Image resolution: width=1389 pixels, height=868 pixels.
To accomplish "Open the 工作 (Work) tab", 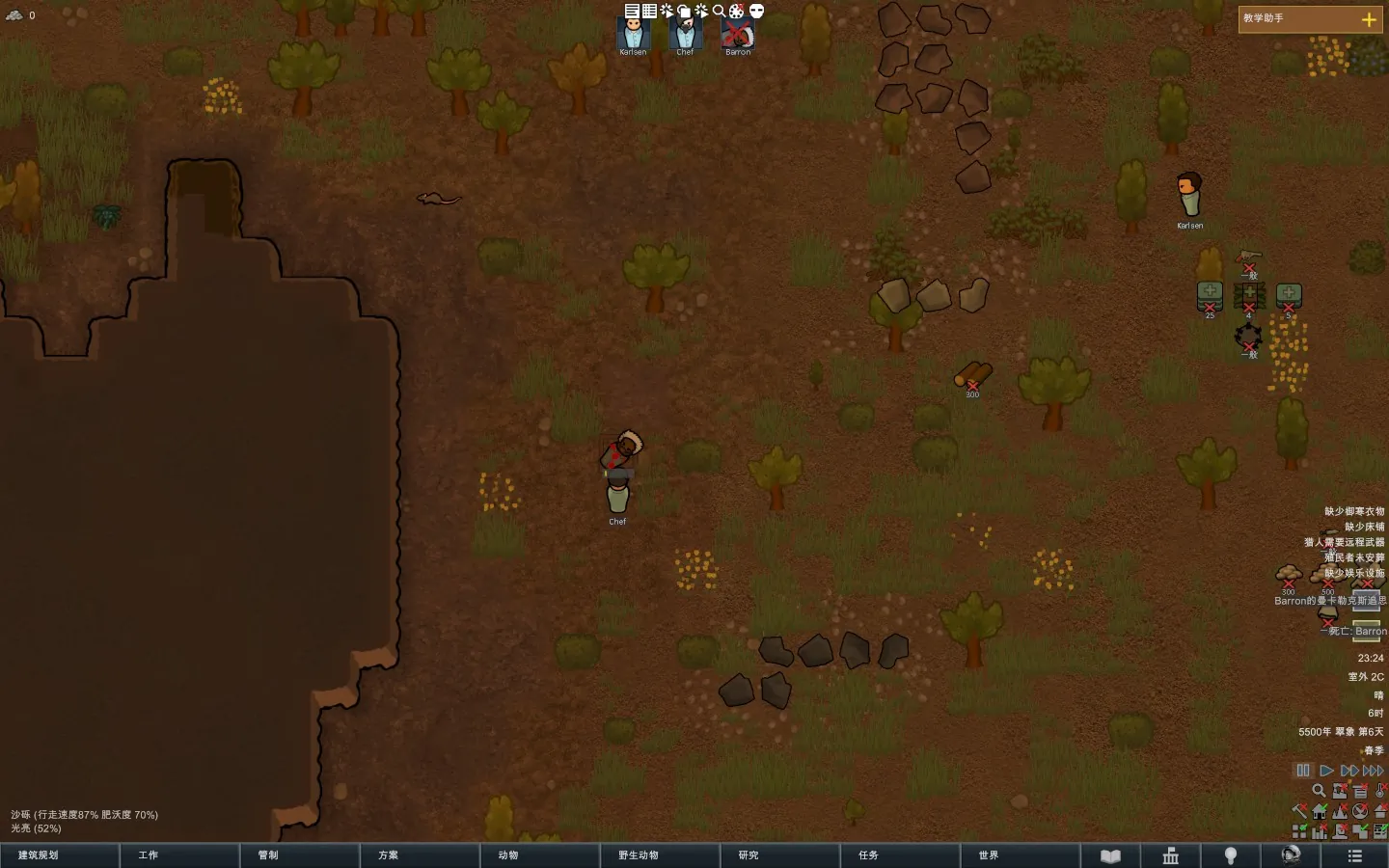I will 179,855.
